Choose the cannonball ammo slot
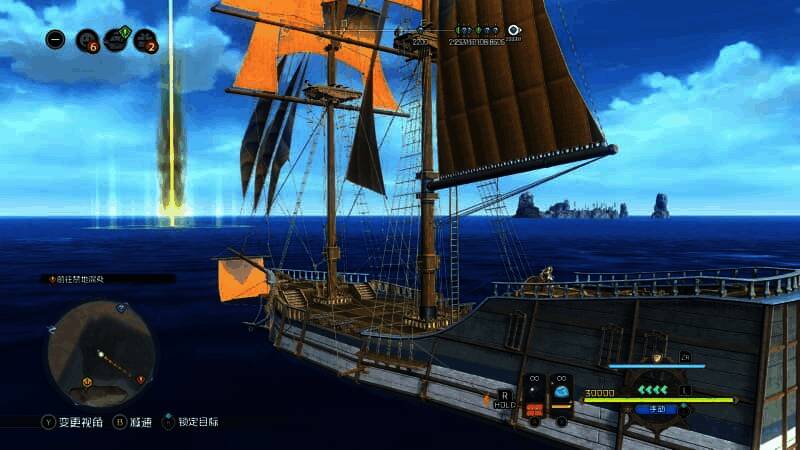This screenshot has height=450, width=800. 534,393
